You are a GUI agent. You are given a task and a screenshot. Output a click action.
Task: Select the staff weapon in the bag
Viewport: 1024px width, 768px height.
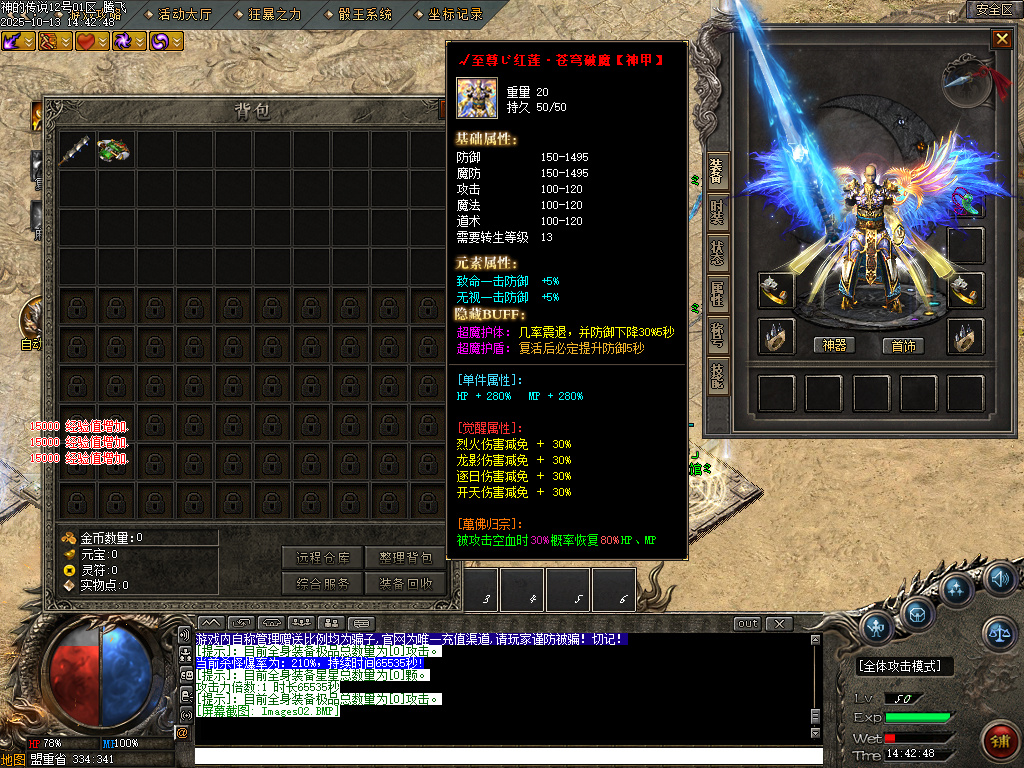tap(77, 150)
